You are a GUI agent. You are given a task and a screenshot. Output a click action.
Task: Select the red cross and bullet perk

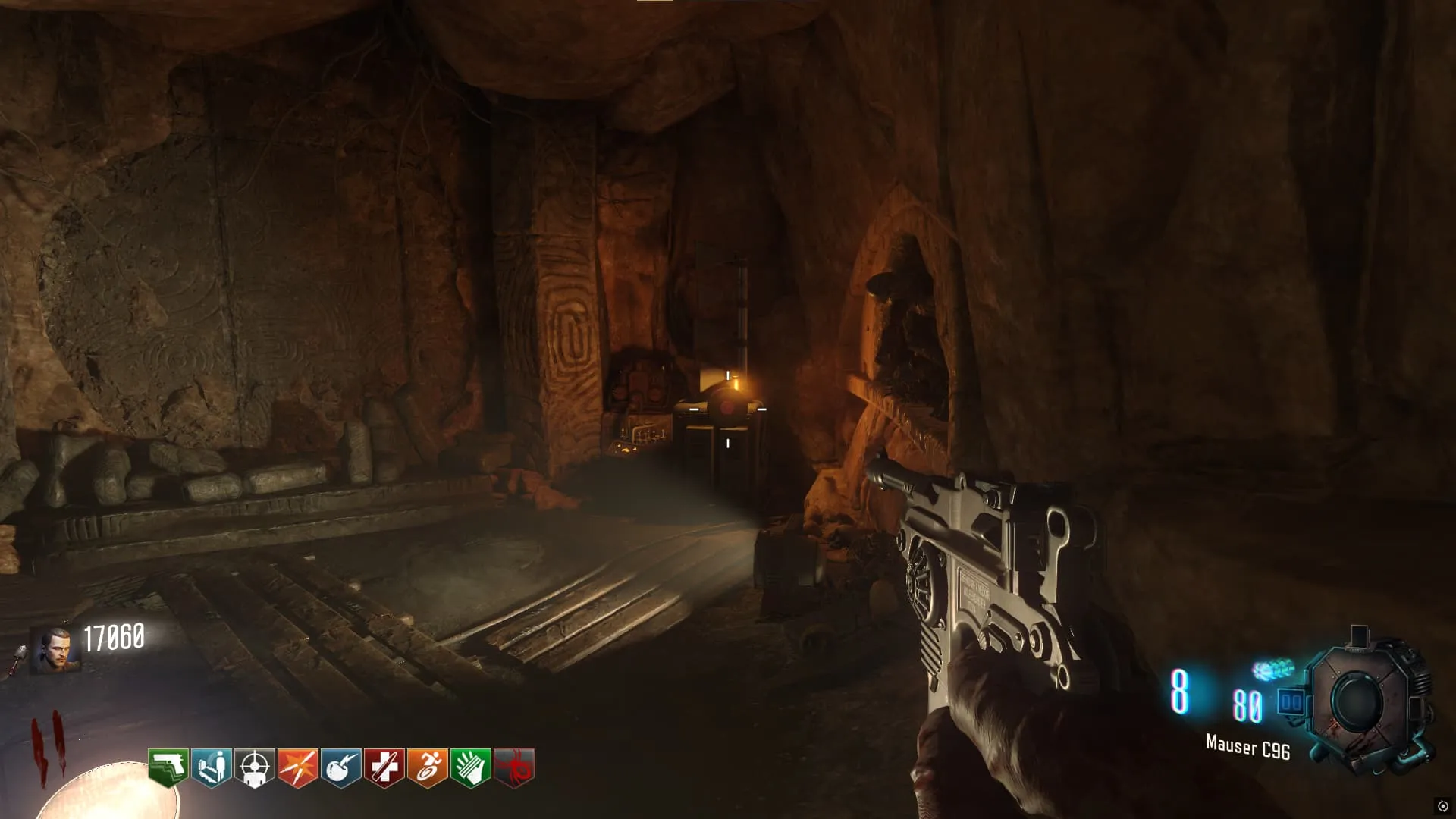tap(384, 768)
